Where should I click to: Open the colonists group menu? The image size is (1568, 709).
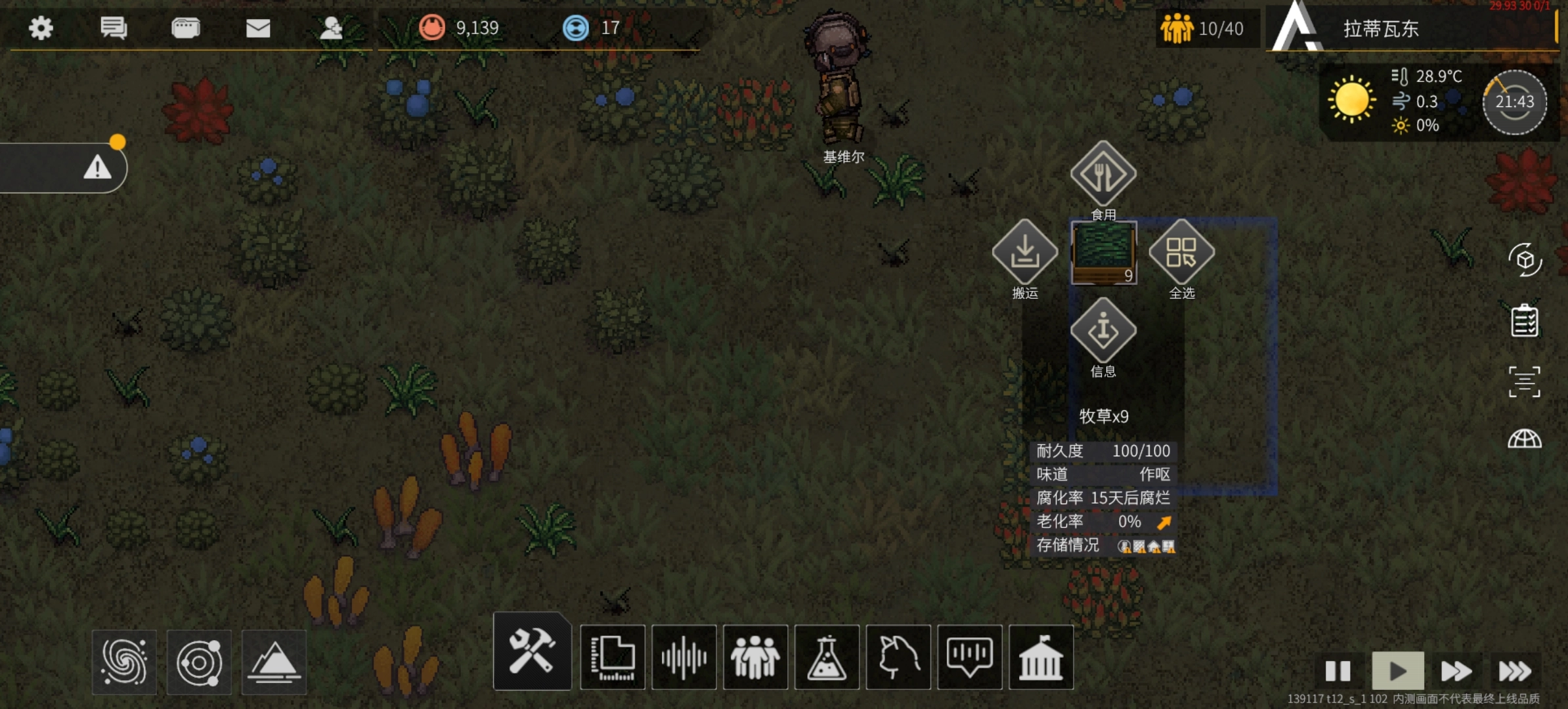coord(755,657)
